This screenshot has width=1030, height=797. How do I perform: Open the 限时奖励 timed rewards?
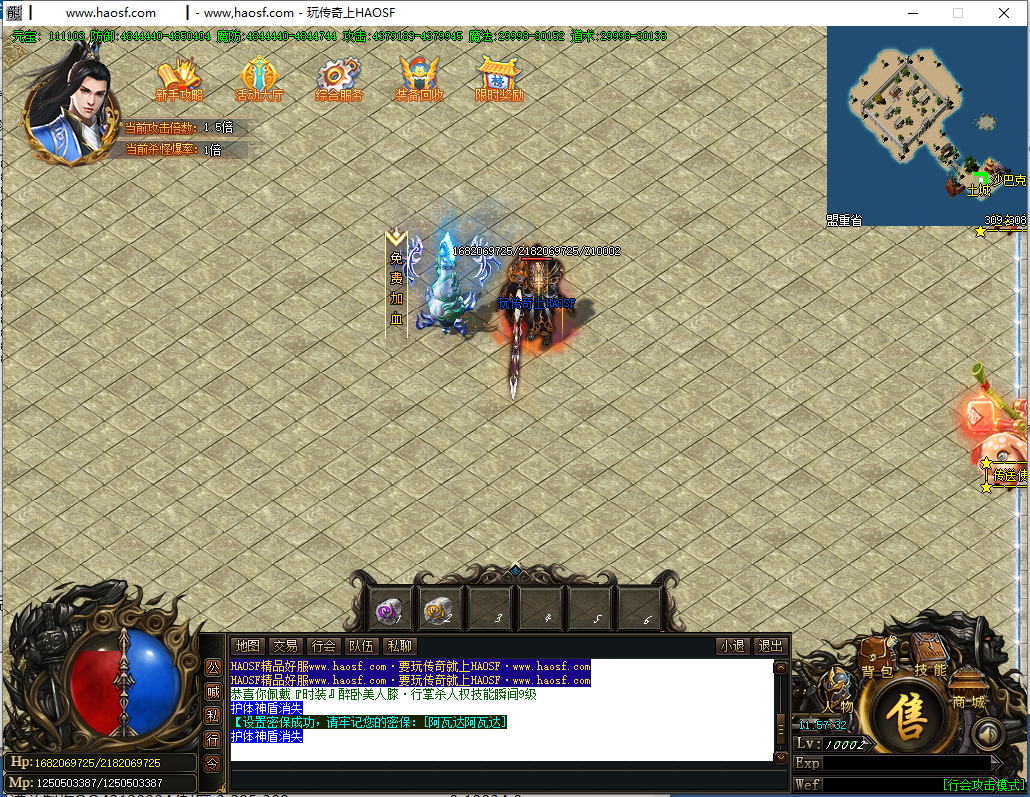pyautogui.click(x=499, y=79)
